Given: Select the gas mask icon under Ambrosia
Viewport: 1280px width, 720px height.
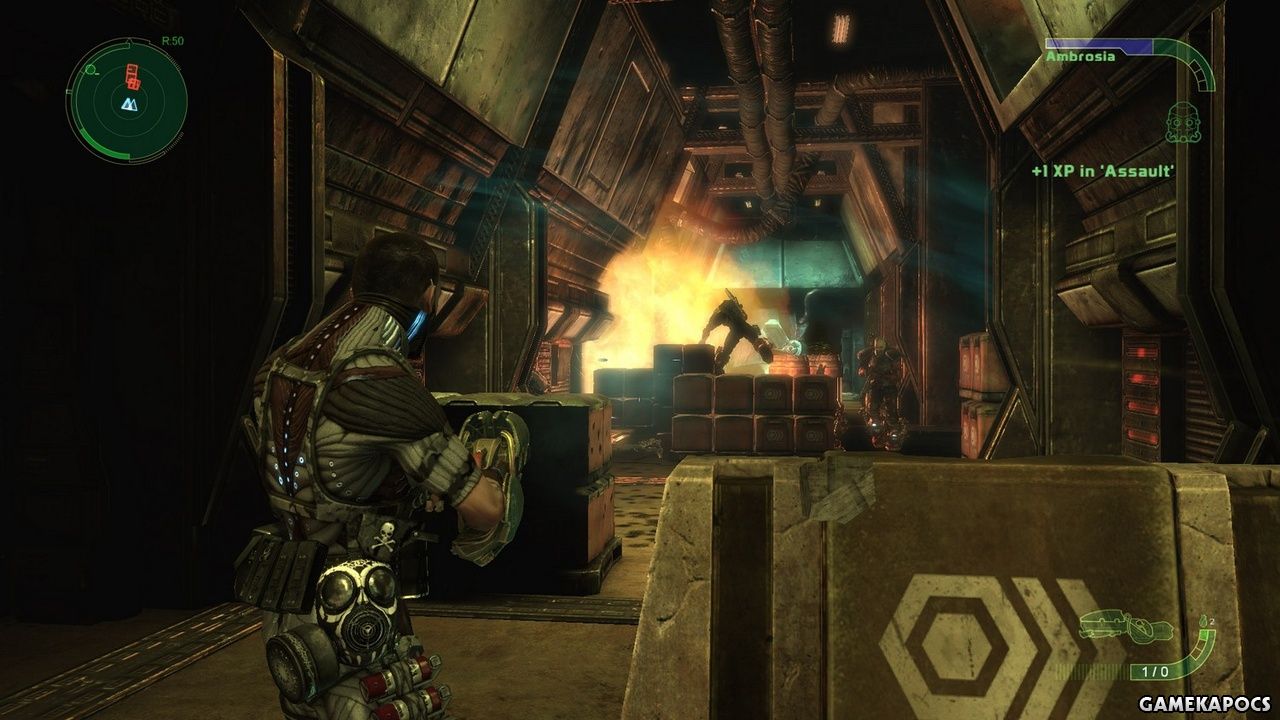Looking at the screenshot, I should tap(1181, 123).
